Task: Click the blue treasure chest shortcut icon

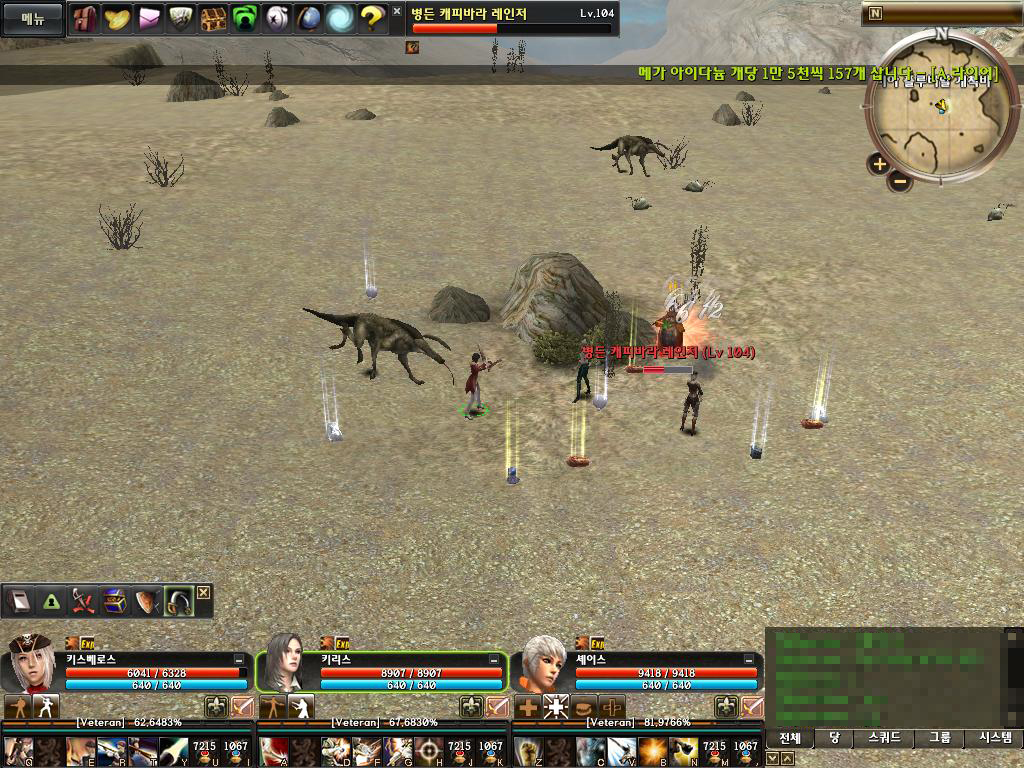Action: (x=115, y=601)
